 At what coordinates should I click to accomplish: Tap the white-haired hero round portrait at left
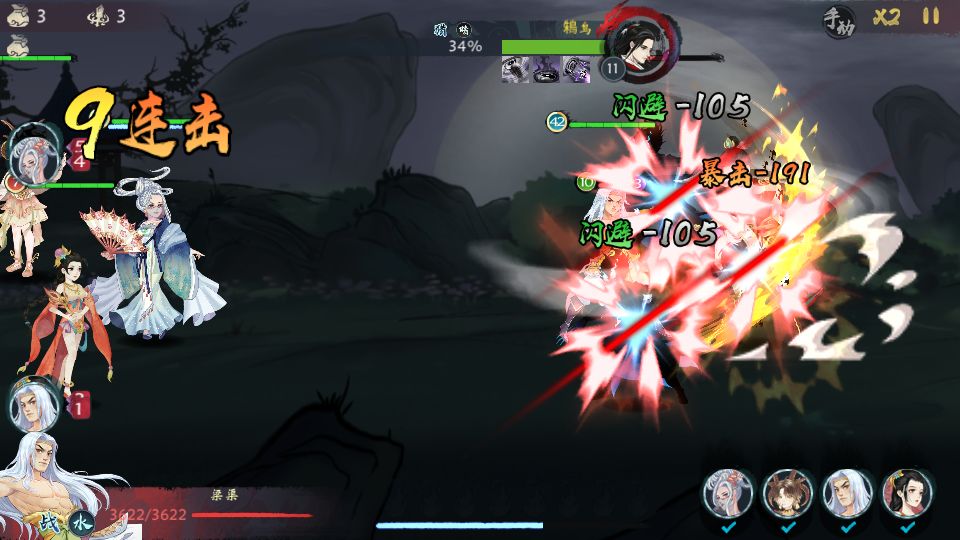pyautogui.click(x=32, y=404)
